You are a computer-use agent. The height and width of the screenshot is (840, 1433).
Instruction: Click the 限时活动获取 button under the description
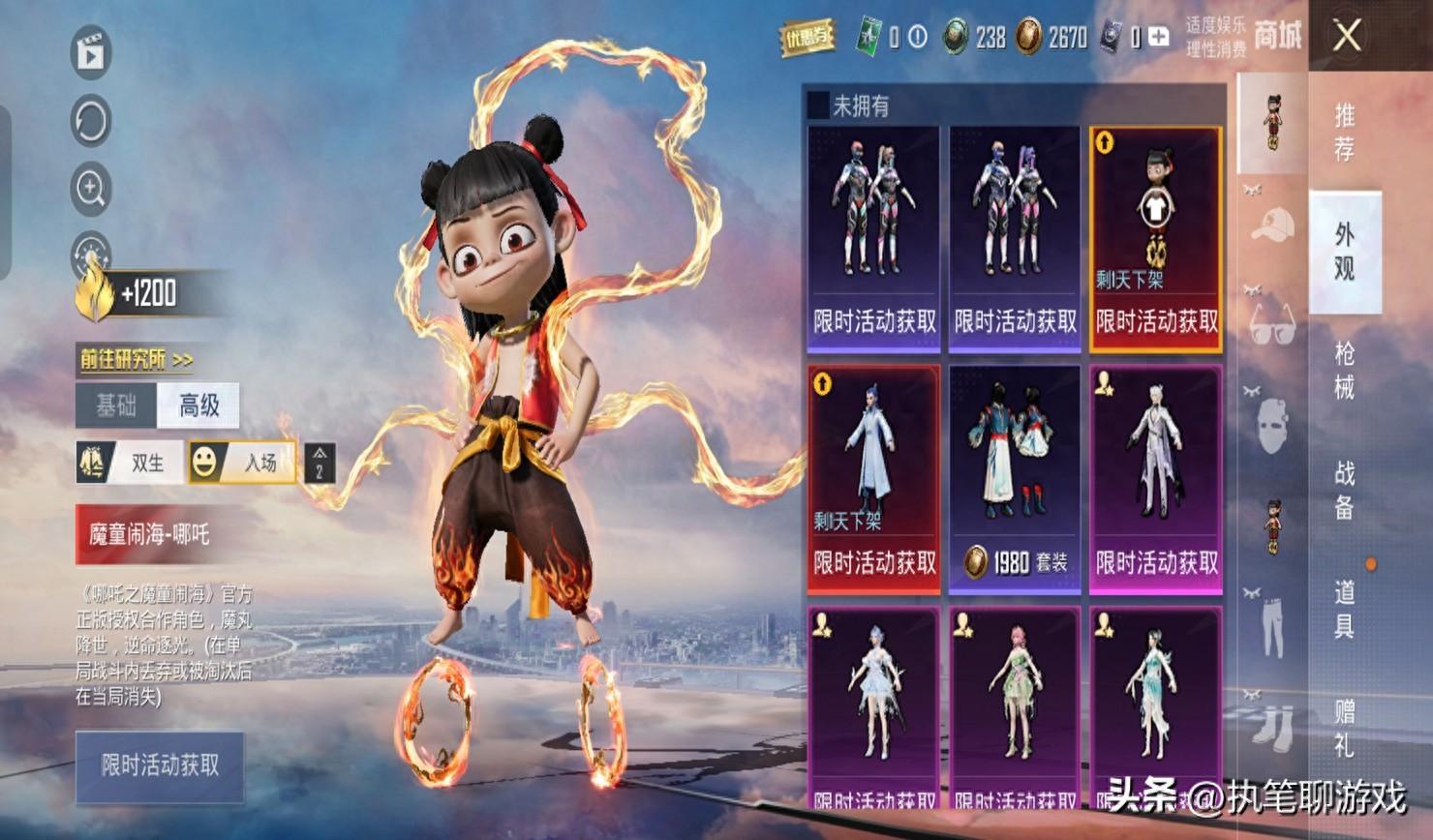click(160, 766)
